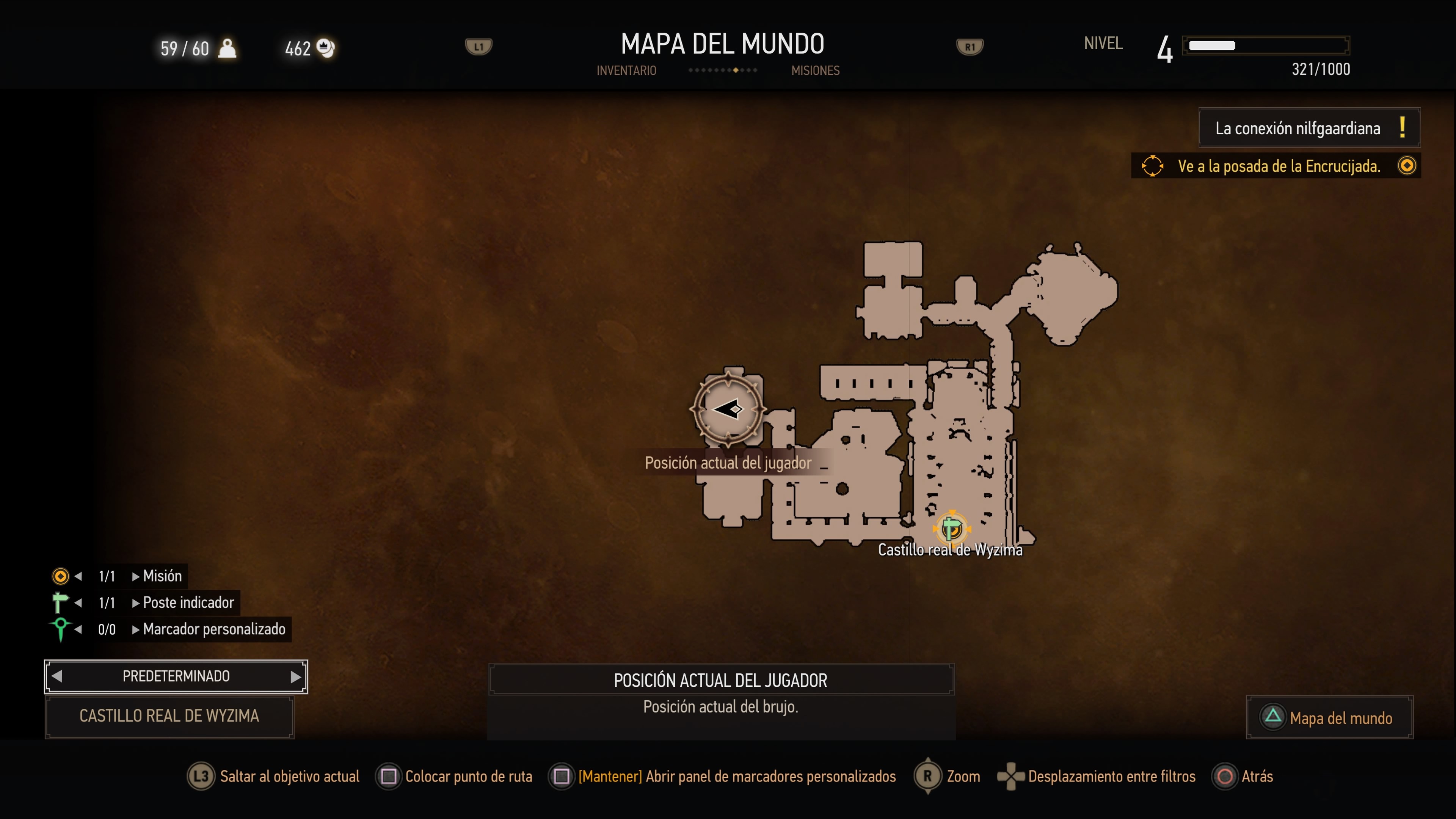Click Saltar al objetivo actual
The width and height of the screenshot is (1456, 819).
(274, 777)
